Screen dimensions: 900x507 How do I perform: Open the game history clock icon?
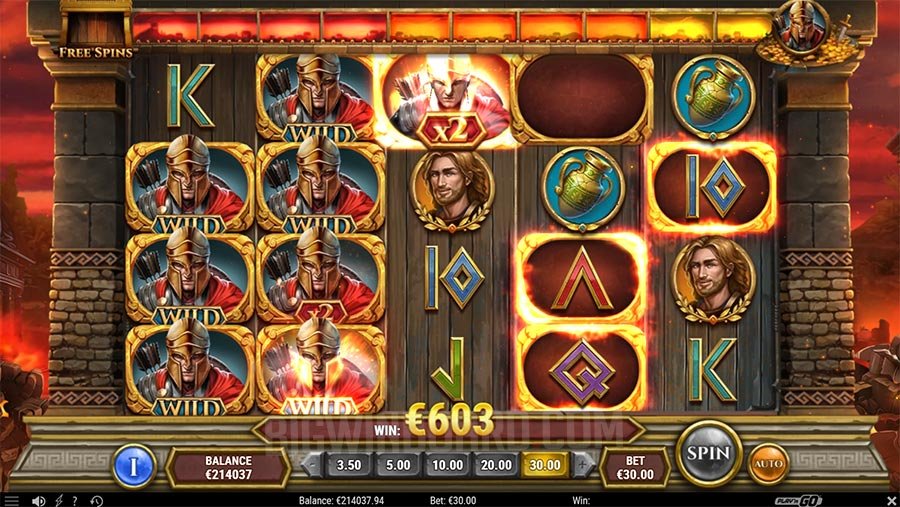click(x=96, y=500)
